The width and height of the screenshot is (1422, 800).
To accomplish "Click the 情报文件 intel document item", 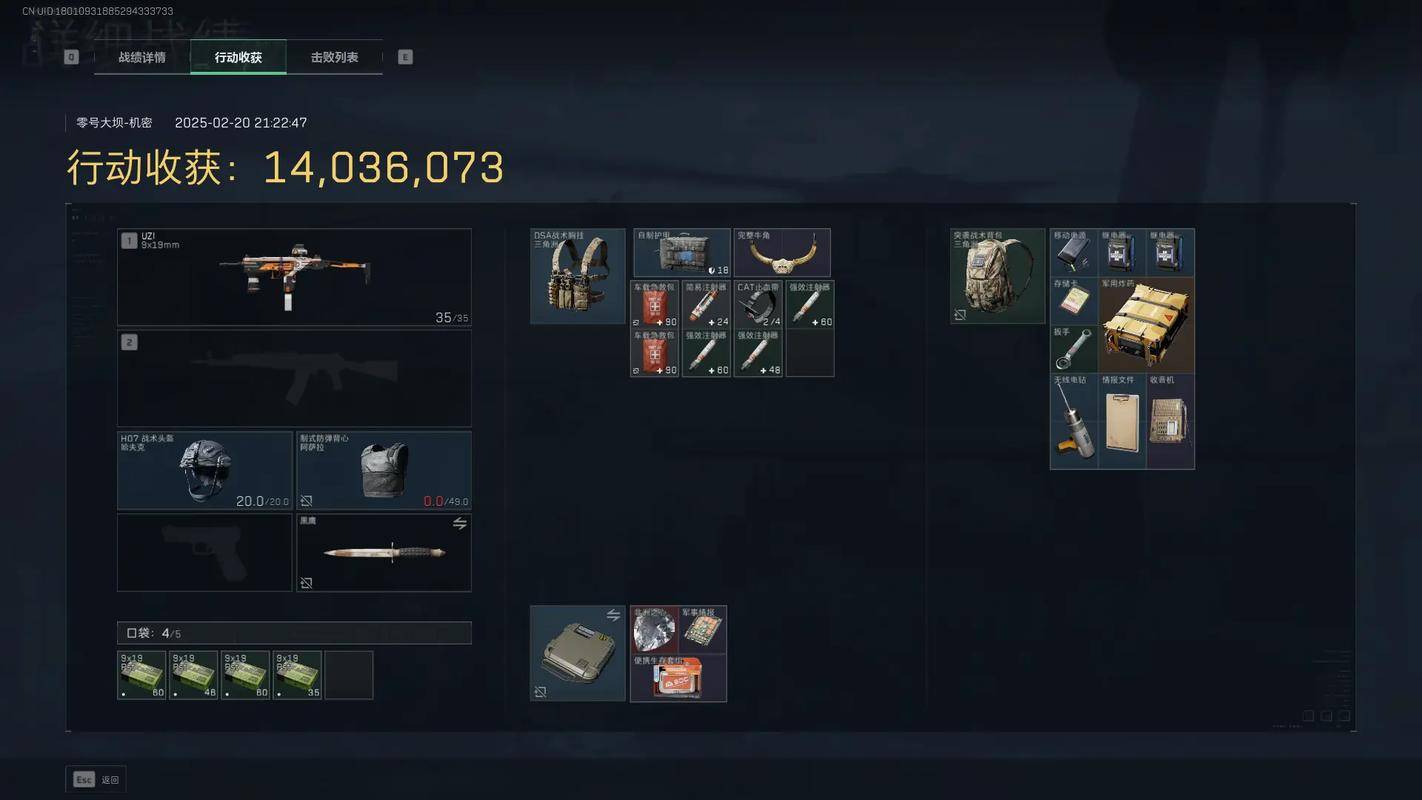I will click(1122, 421).
